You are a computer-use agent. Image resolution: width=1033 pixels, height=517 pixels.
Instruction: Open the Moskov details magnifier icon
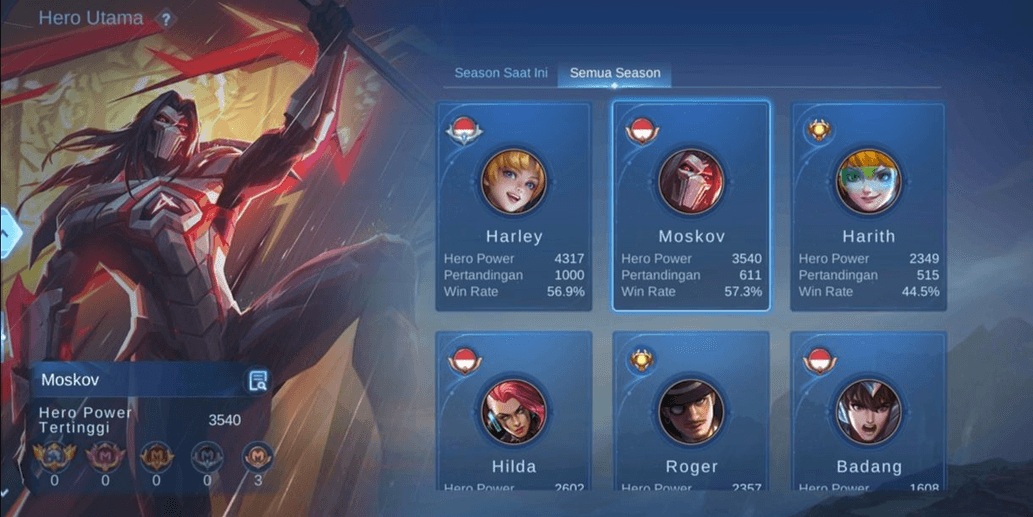pyautogui.click(x=258, y=380)
